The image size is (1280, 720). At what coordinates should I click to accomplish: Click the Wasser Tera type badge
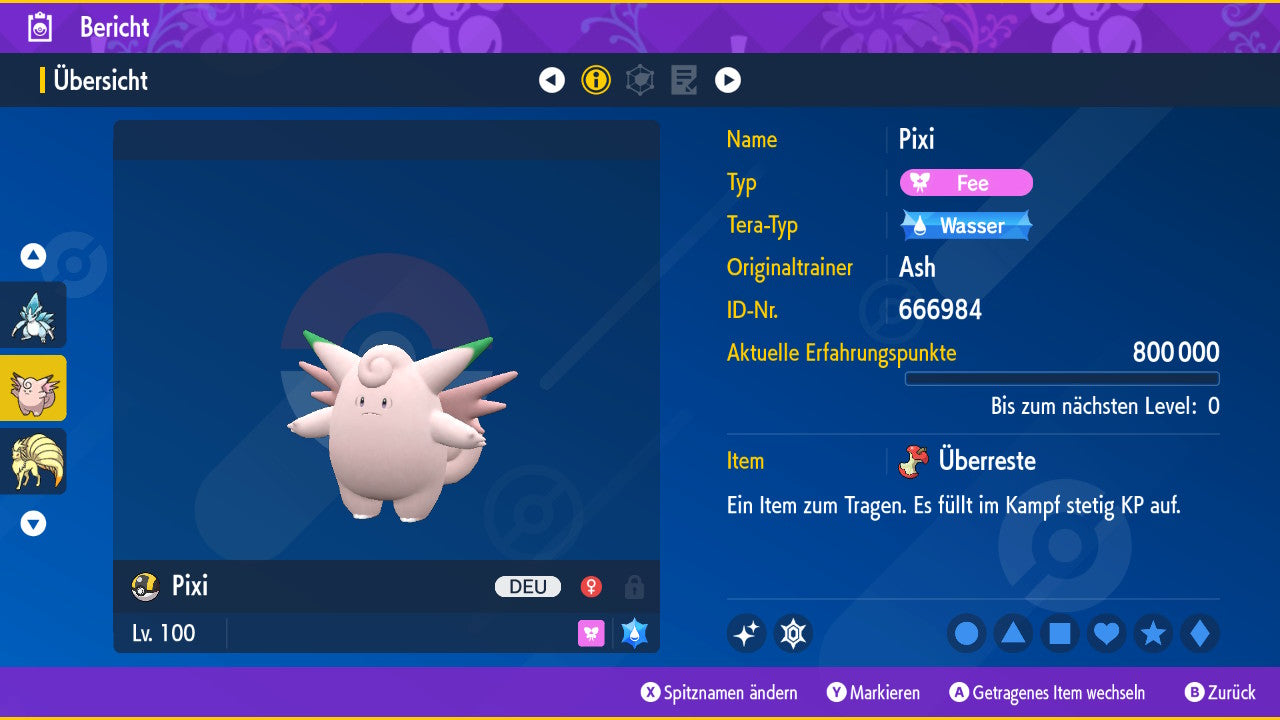tap(966, 226)
